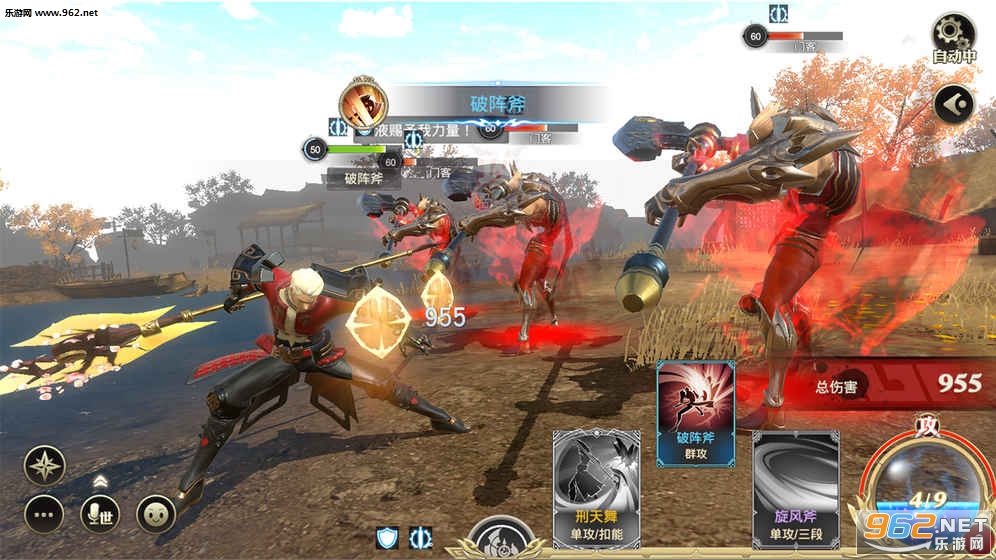The image size is (996, 560).
Task: Open the compass star button
Action: pyautogui.click(x=45, y=466)
